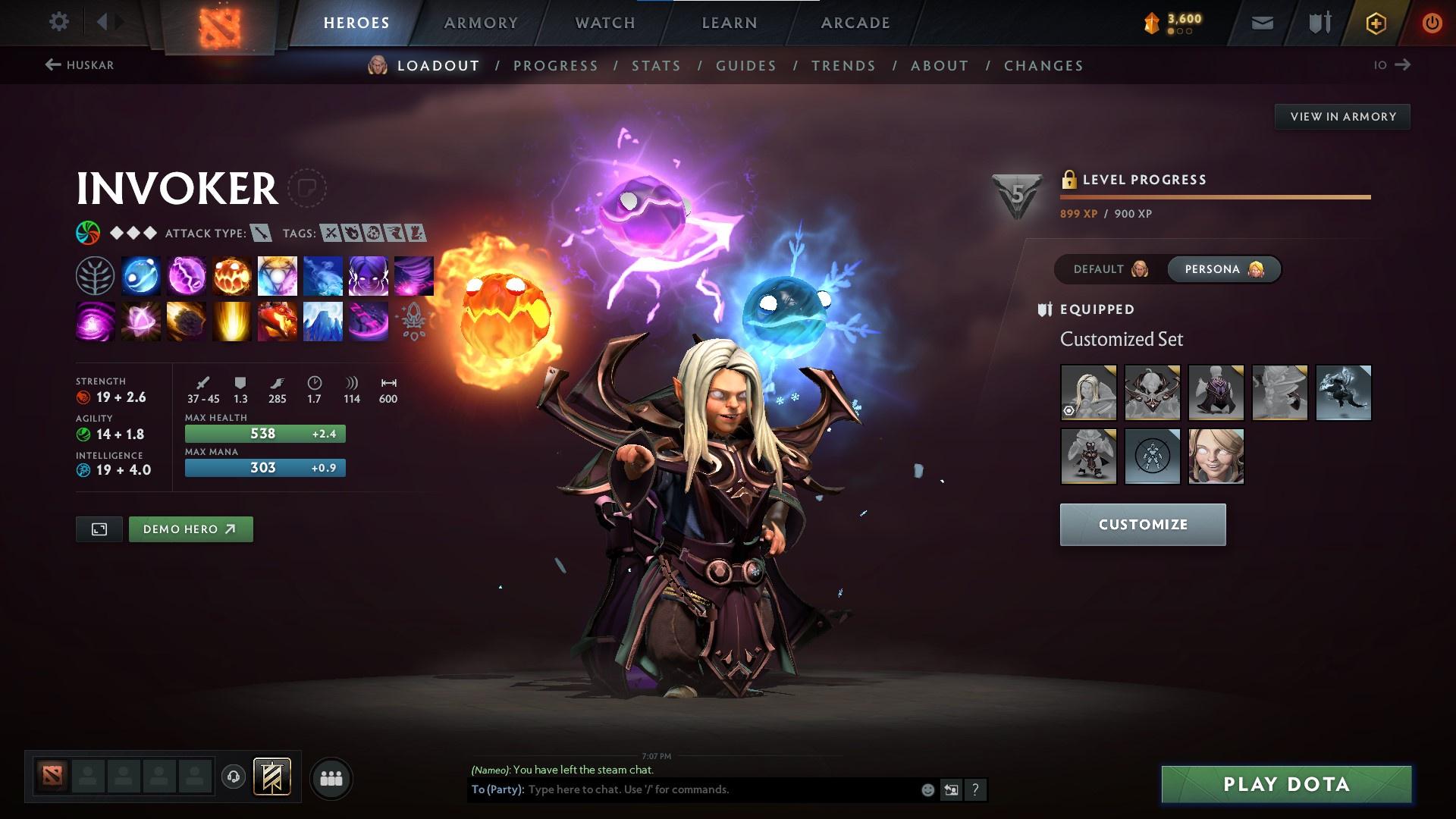Open the STATS section for Invoker
The width and height of the screenshot is (1456, 819).
coord(657,65)
